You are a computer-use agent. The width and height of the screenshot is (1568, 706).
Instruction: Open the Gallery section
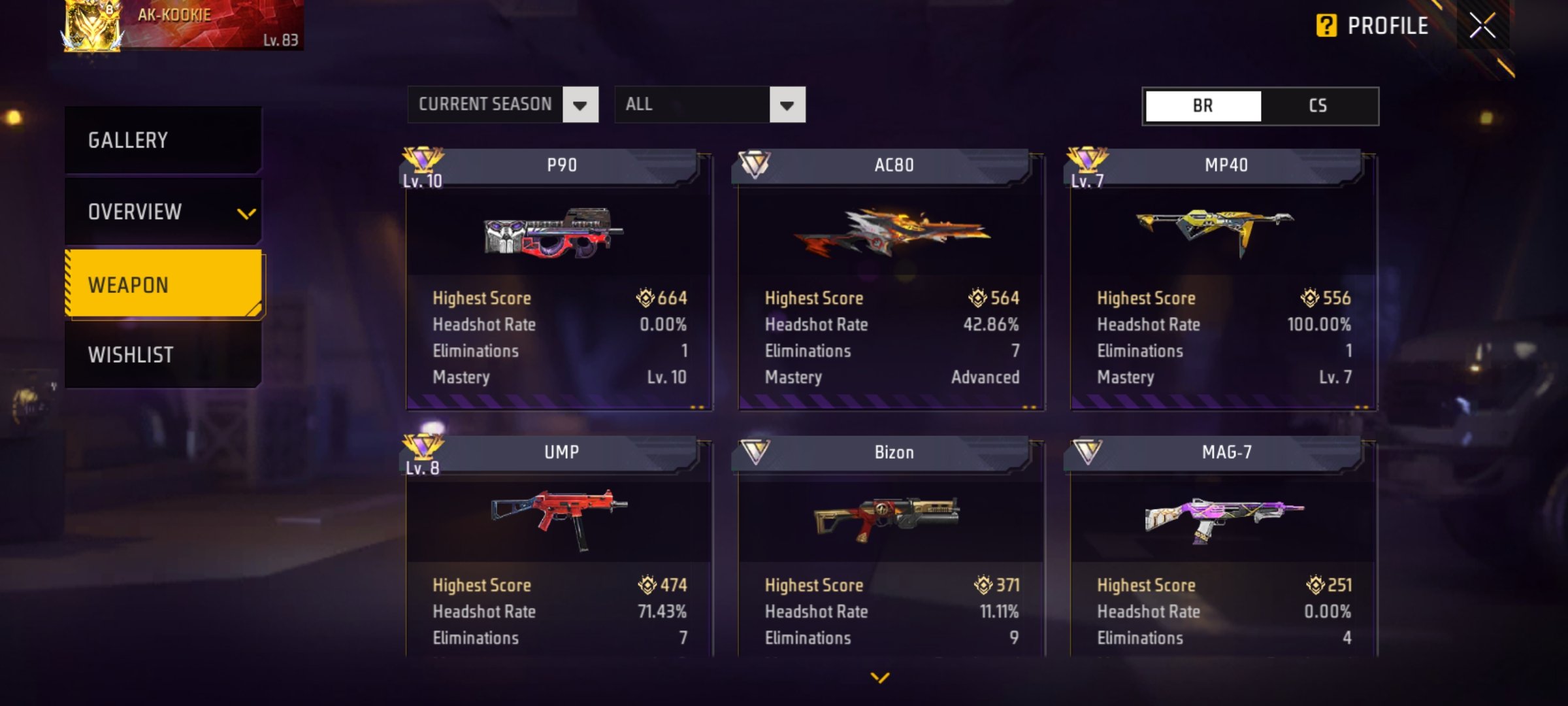163,141
